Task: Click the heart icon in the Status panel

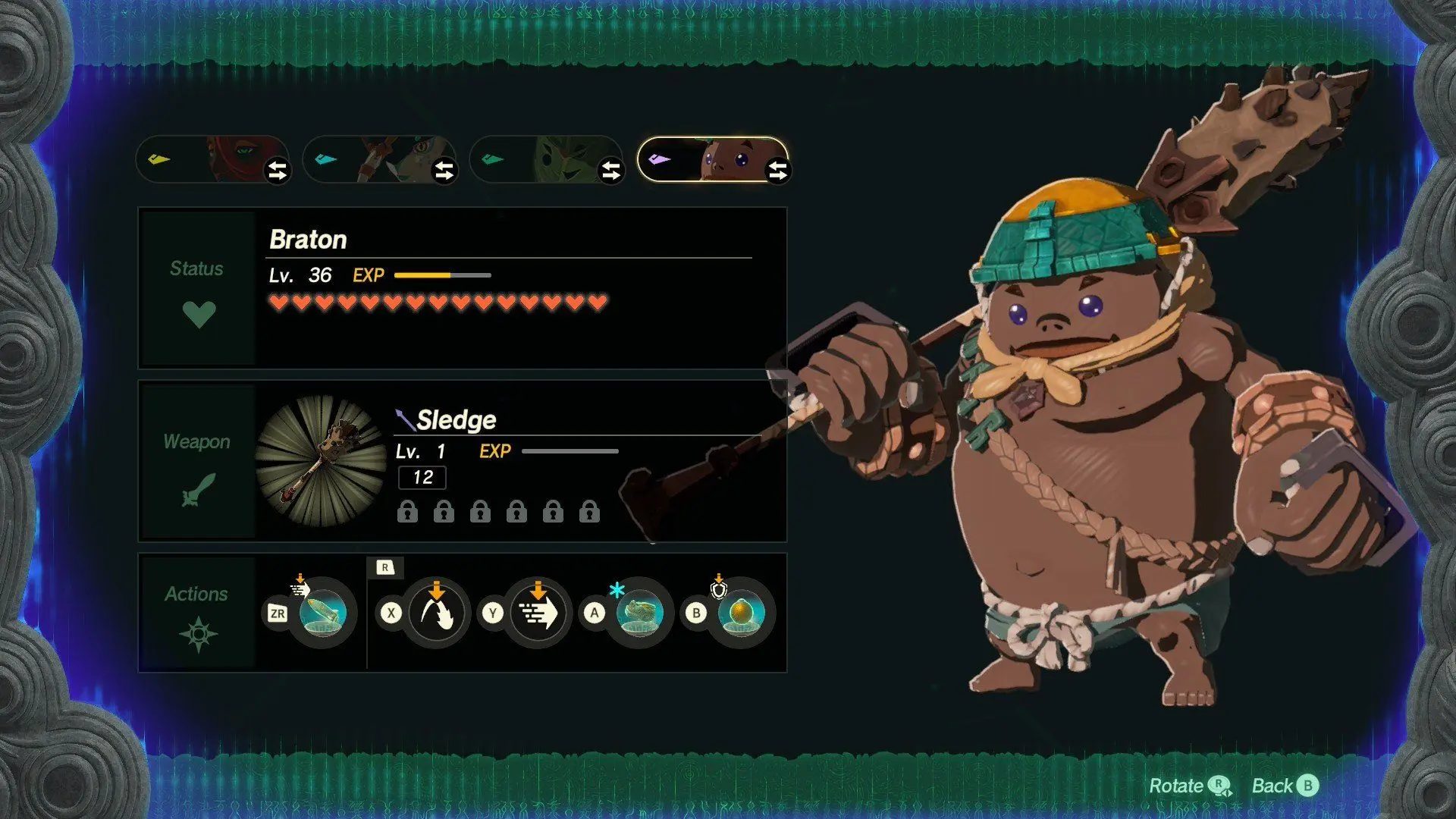Action: tap(199, 312)
